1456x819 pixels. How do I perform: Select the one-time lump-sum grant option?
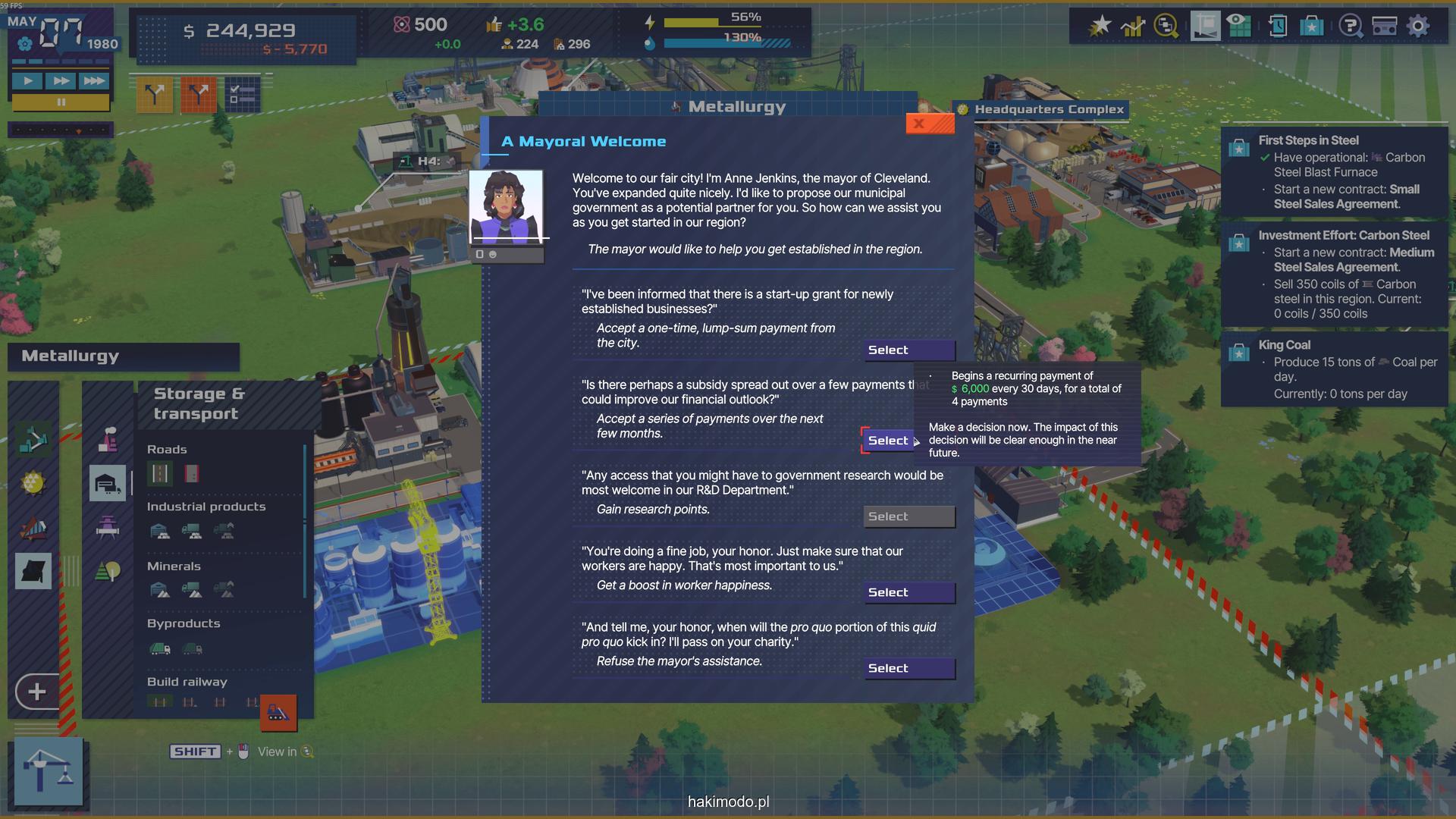(909, 350)
